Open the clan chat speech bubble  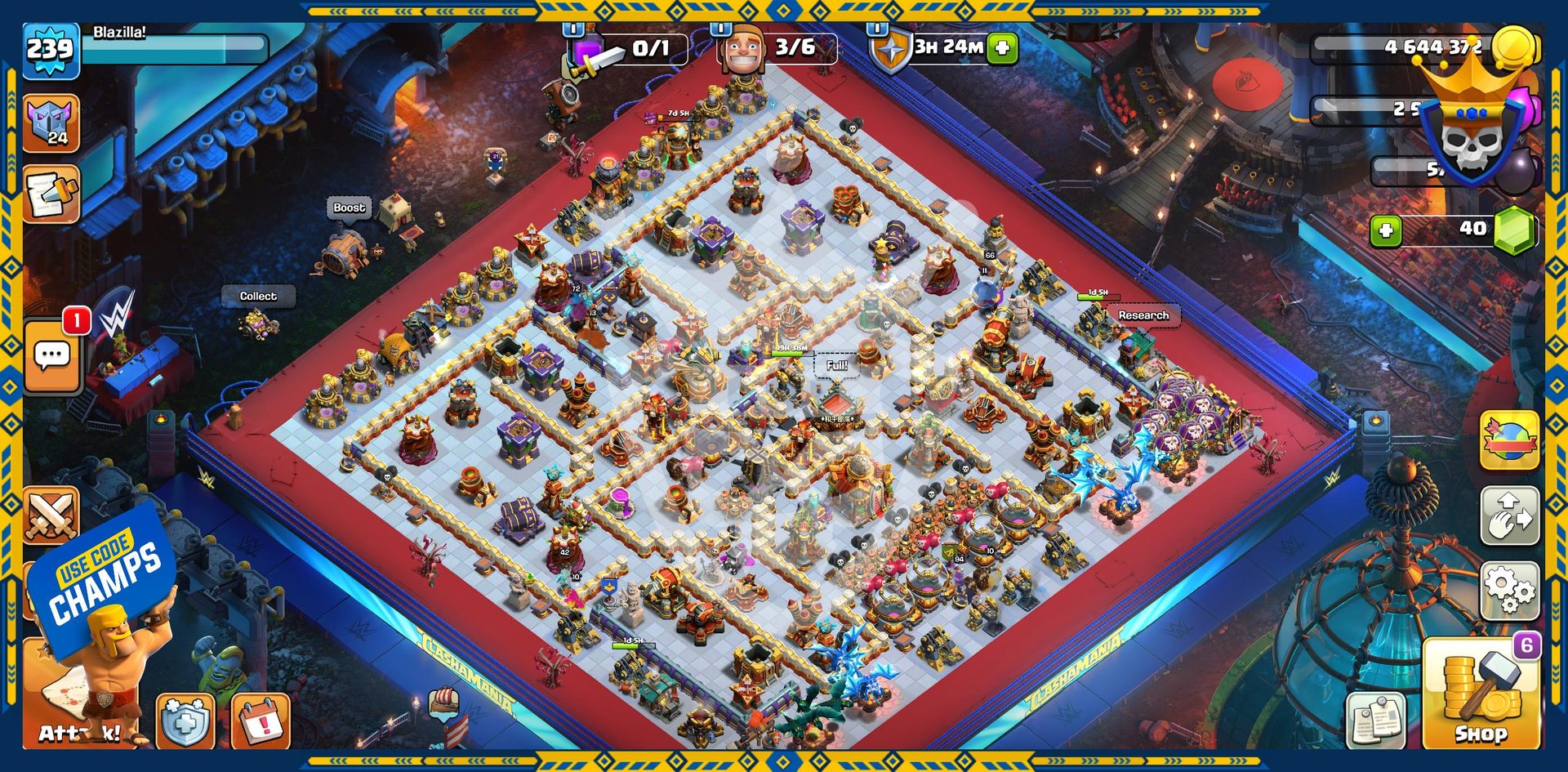click(x=52, y=356)
